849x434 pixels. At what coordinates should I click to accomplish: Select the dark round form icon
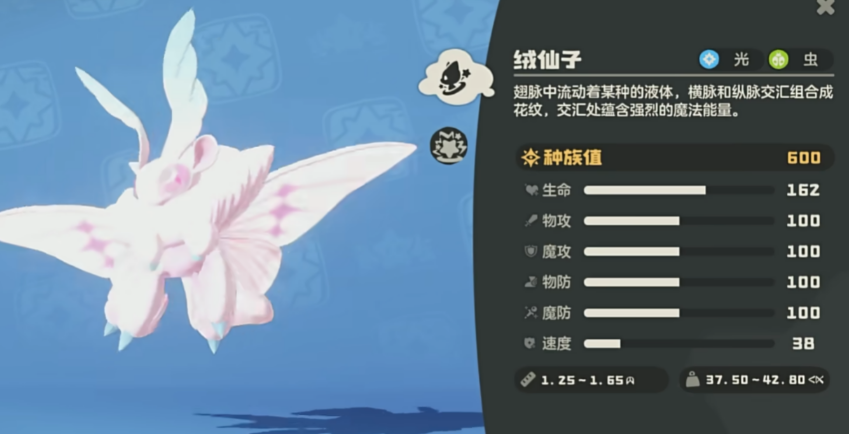tap(449, 146)
